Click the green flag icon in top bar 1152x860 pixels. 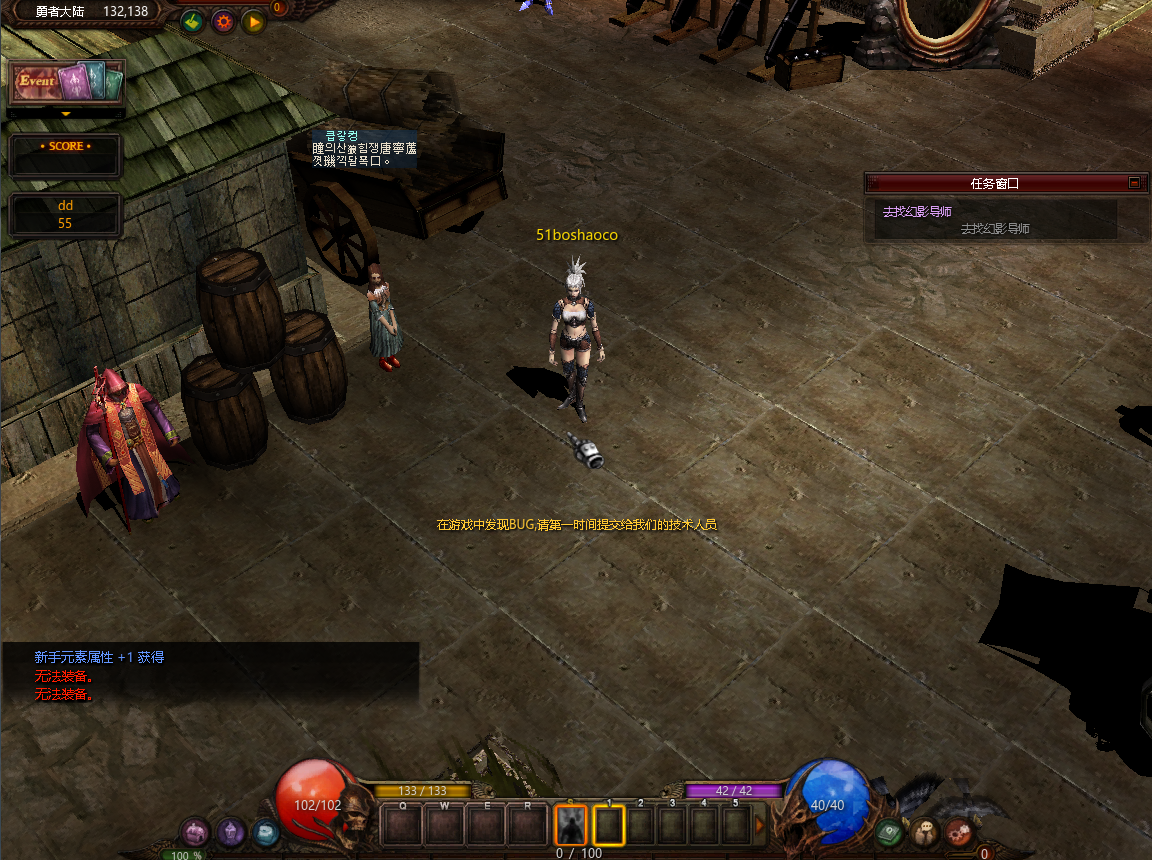[x=192, y=21]
